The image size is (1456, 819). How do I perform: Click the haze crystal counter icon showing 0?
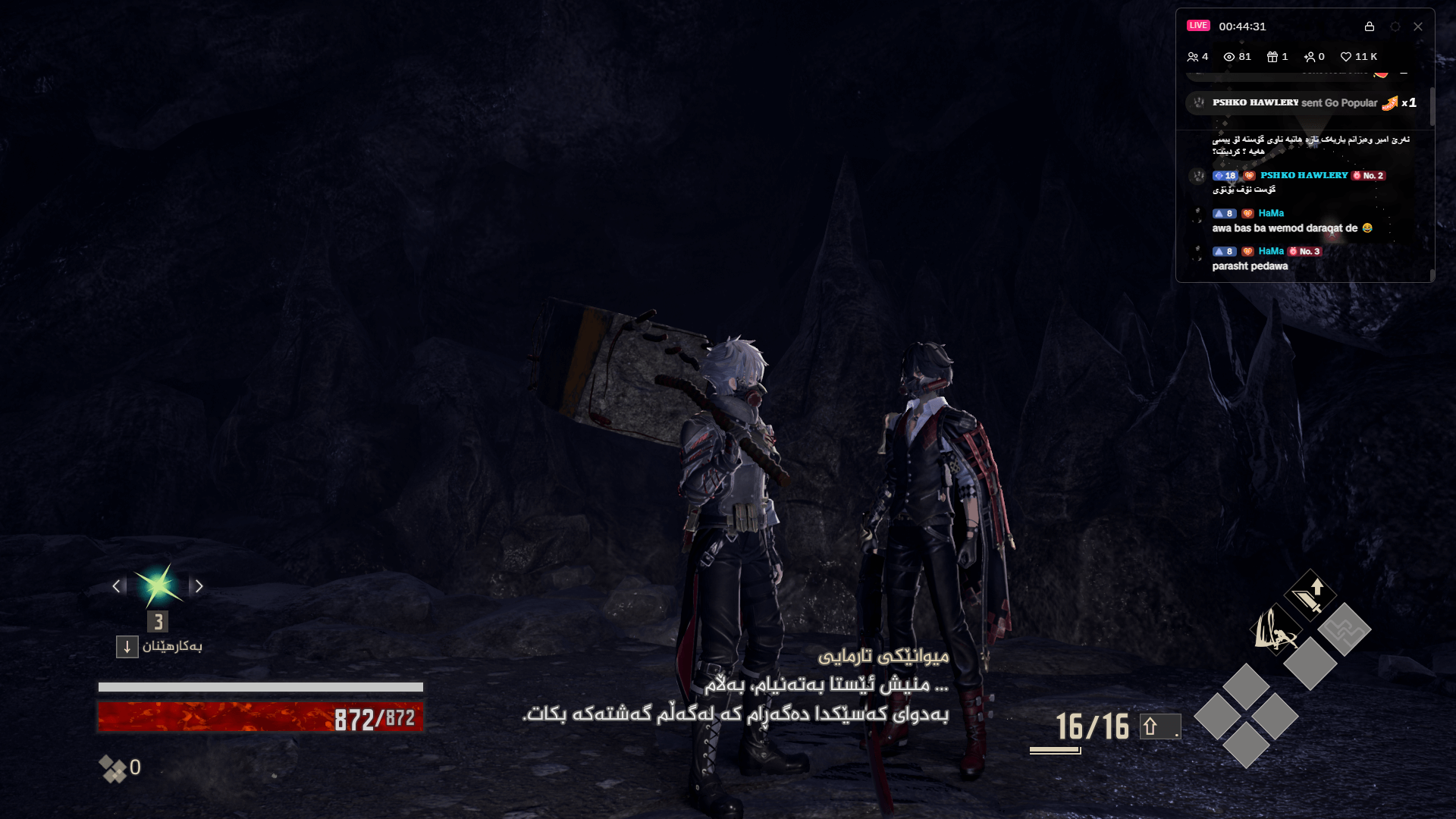(115, 768)
